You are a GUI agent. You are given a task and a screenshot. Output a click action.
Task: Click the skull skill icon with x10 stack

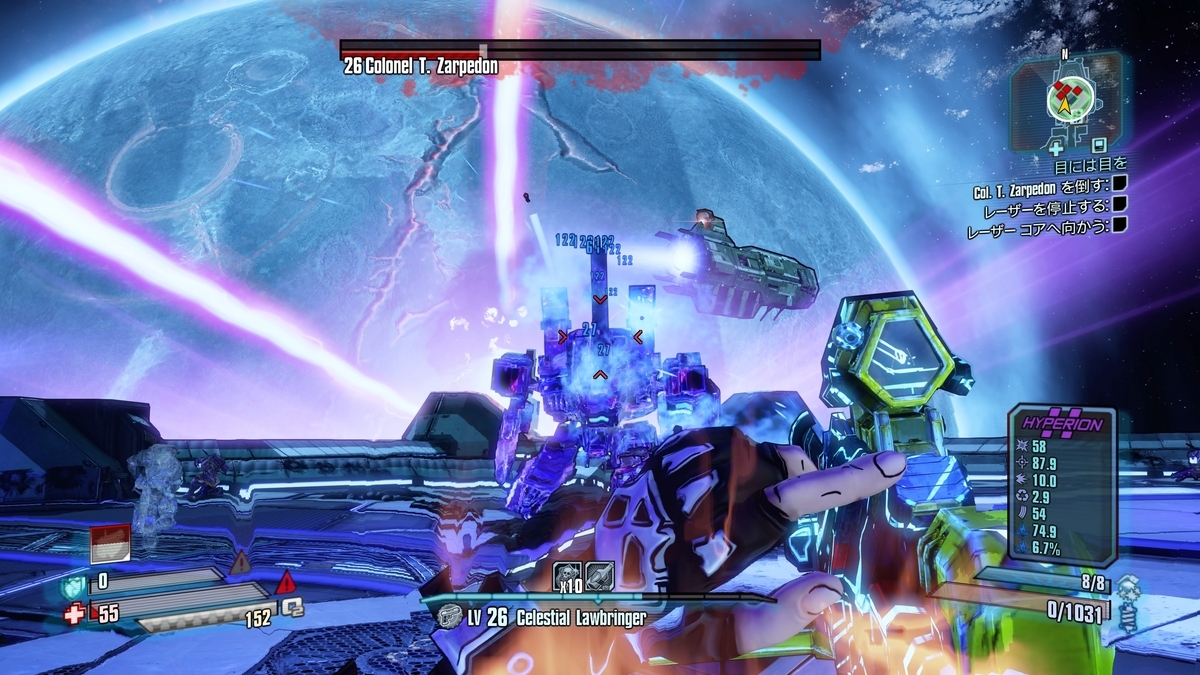point(566,574)
